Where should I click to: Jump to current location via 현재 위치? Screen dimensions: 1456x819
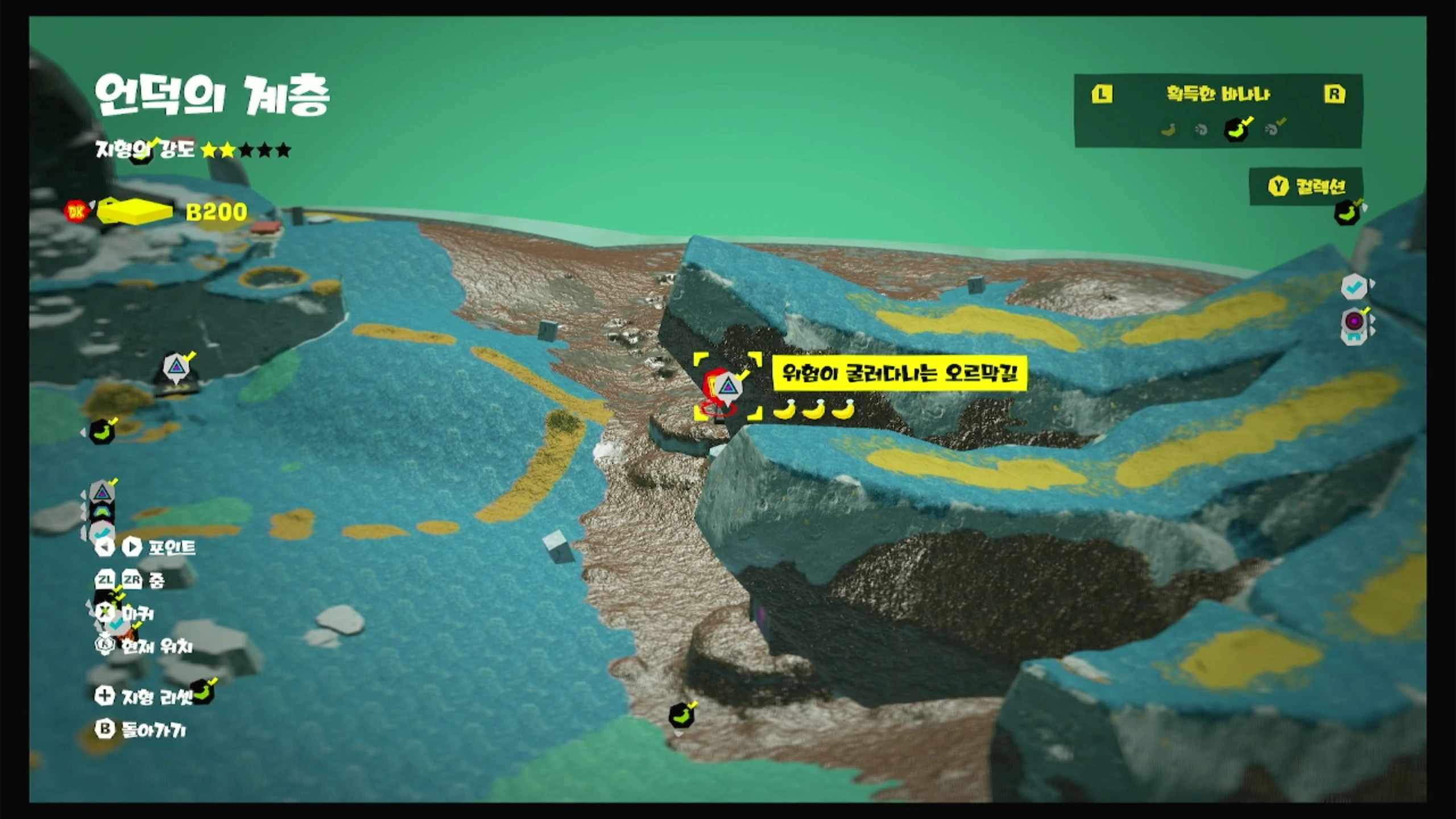point(144,646)
